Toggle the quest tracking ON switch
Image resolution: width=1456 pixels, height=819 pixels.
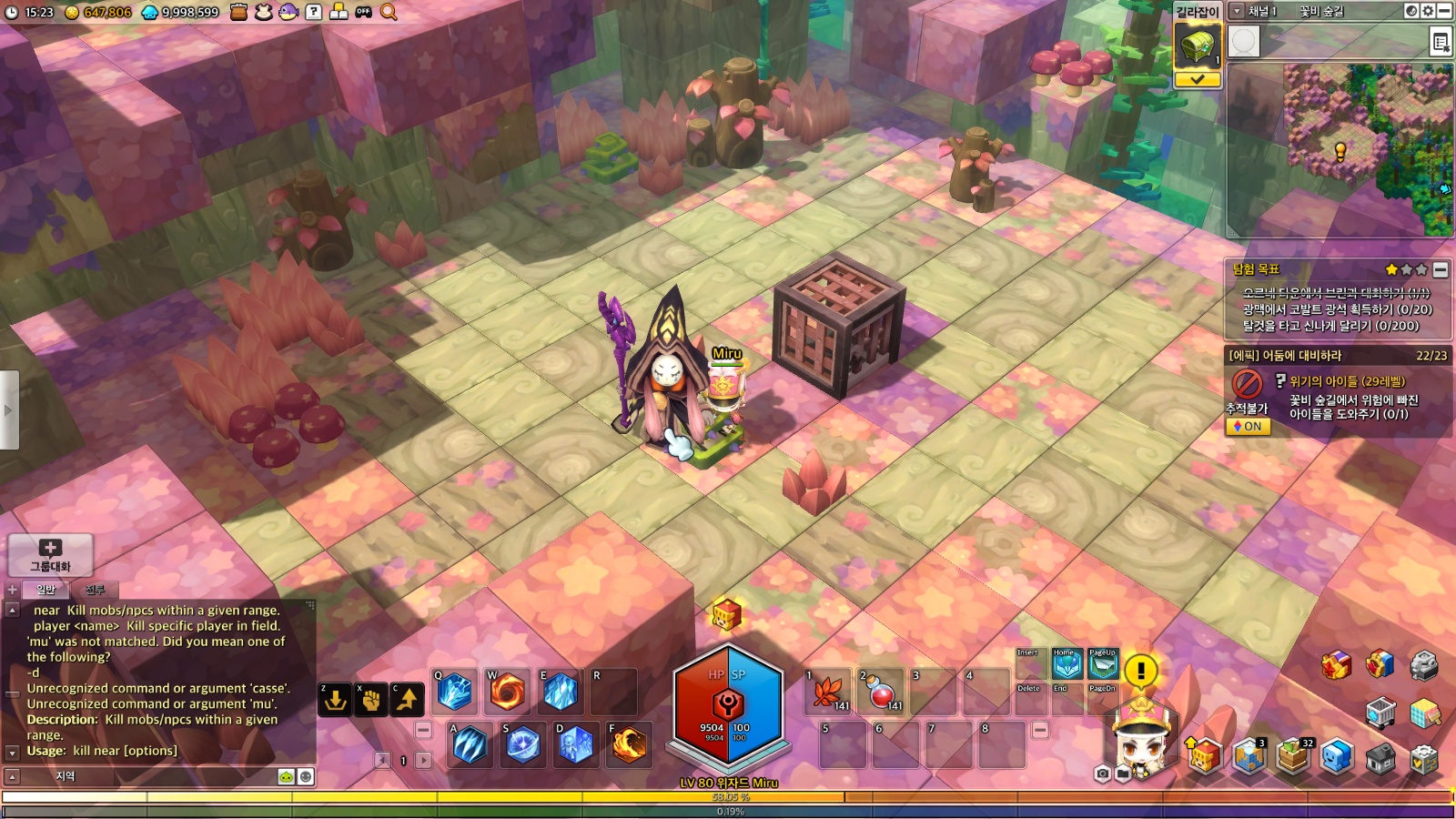[1248, 426]
